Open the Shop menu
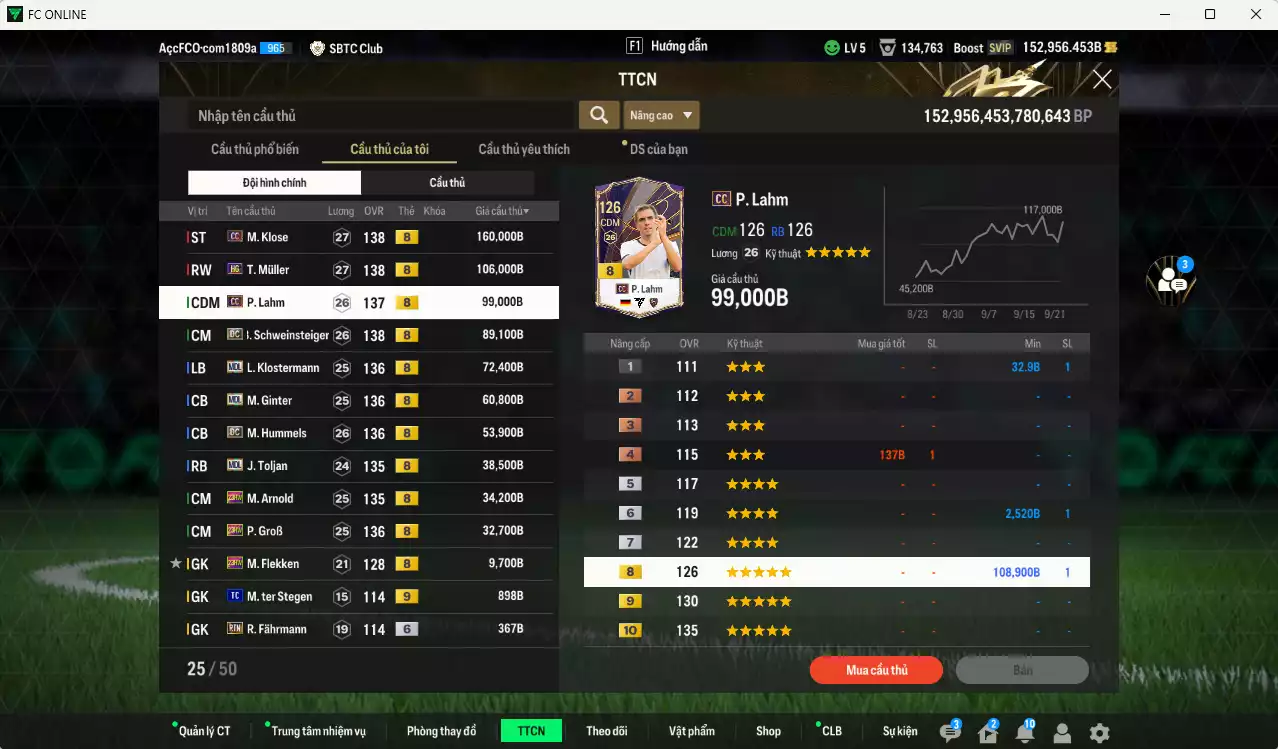The height and width of the screenshot is (749, 1278). [x=768, y=731]
